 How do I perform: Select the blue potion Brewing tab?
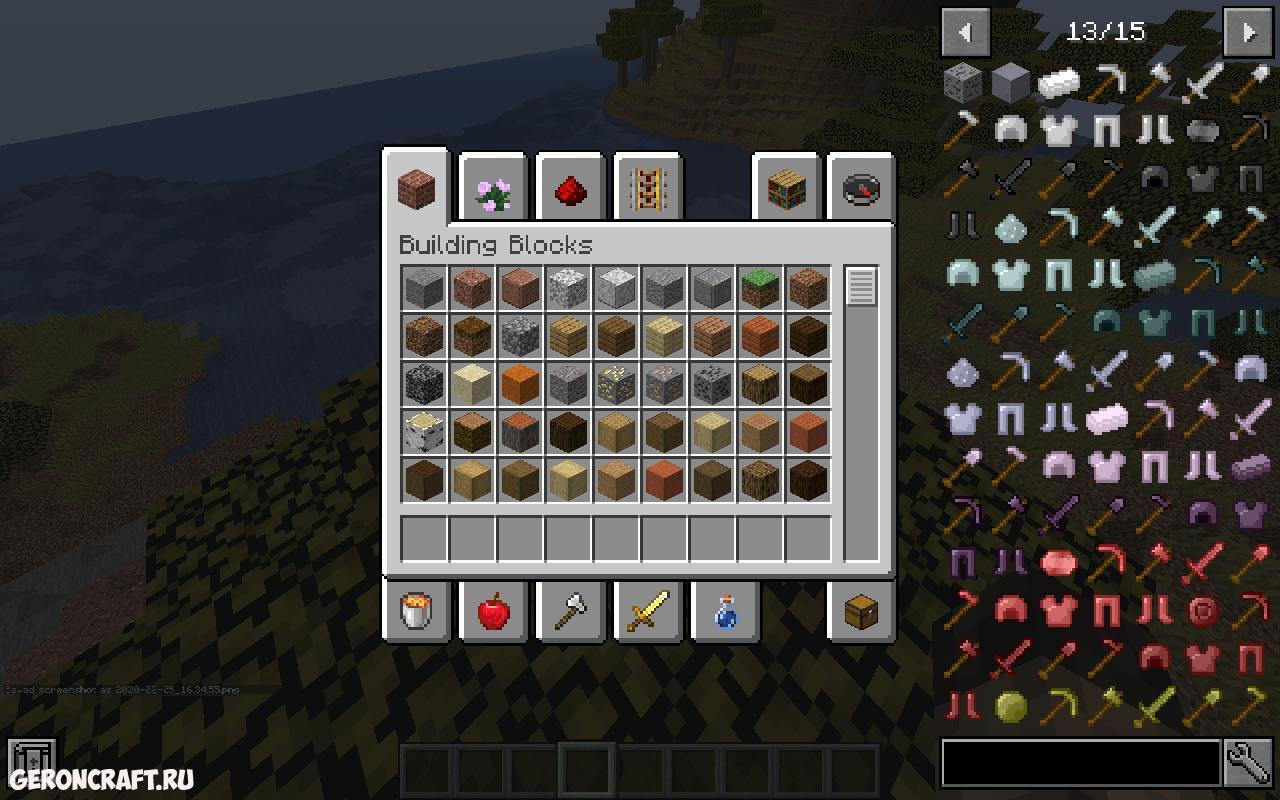point(725,610)
